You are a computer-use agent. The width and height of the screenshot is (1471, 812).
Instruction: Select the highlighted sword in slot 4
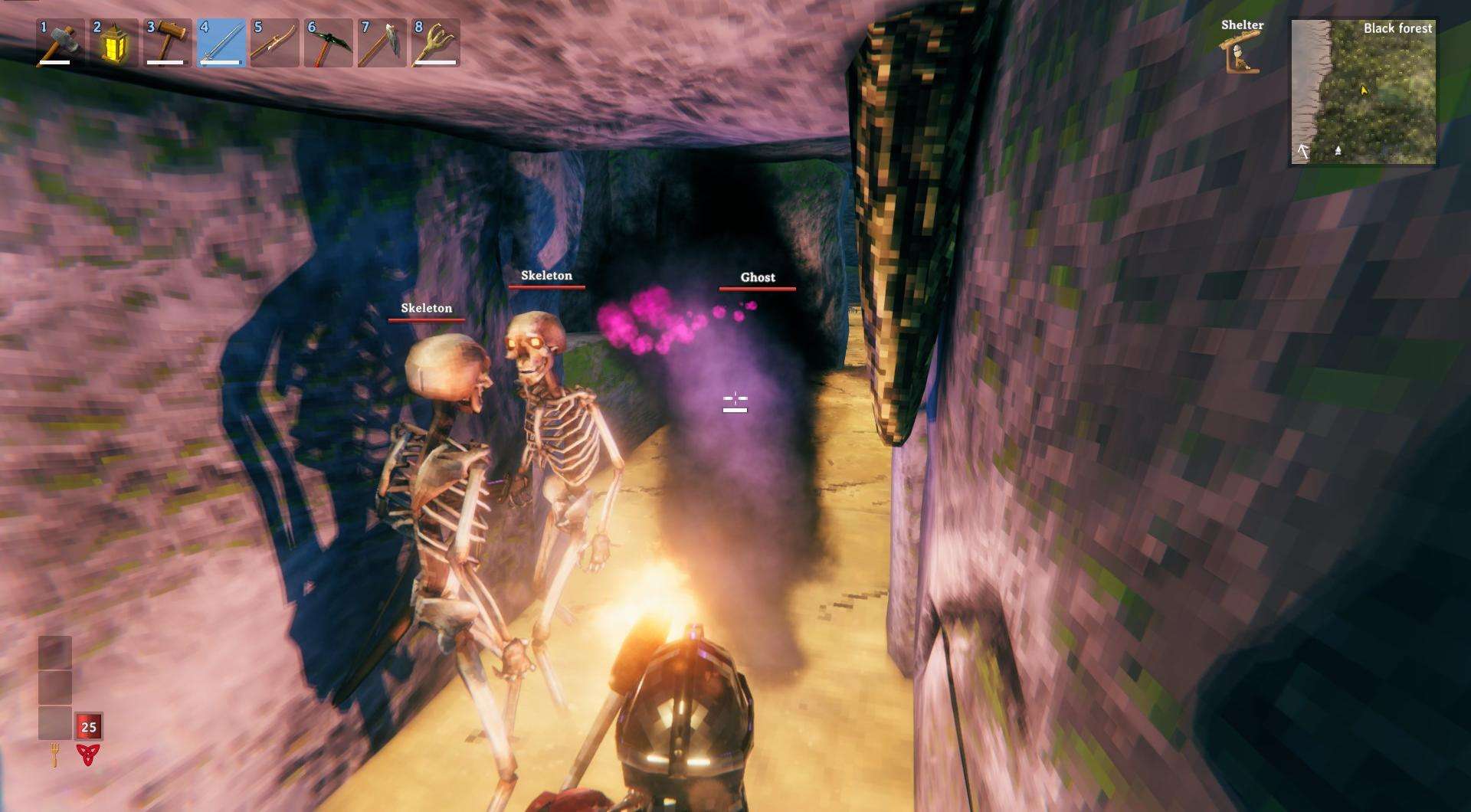click(221, 43)
